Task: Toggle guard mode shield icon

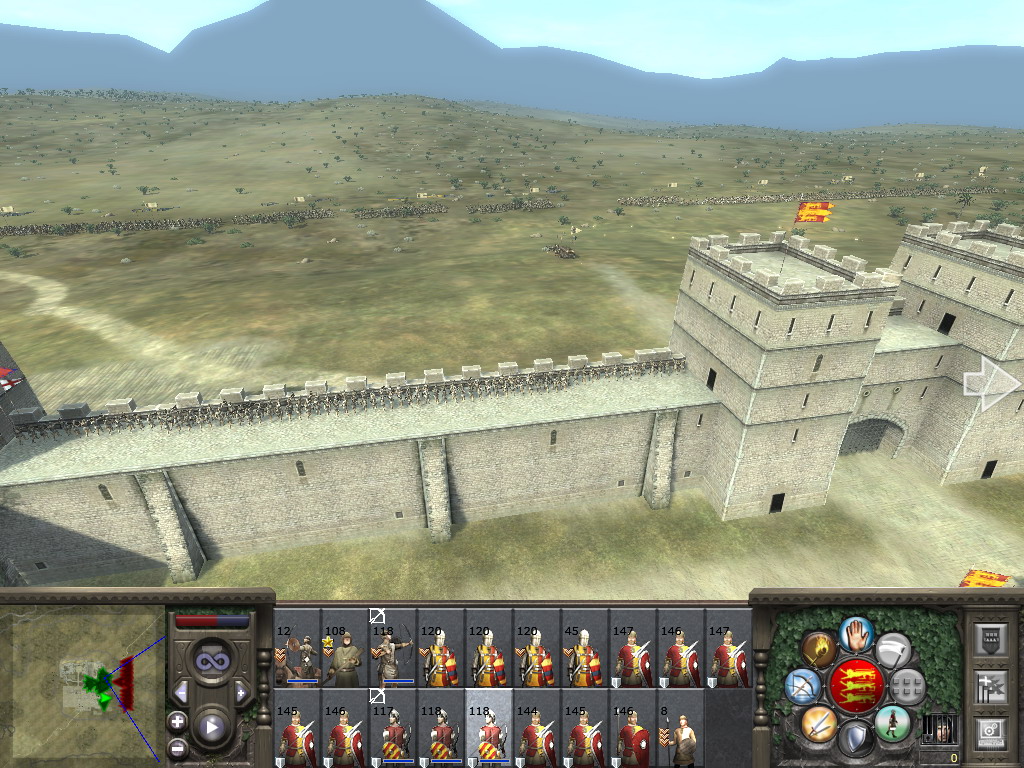Action: point(856,739)
